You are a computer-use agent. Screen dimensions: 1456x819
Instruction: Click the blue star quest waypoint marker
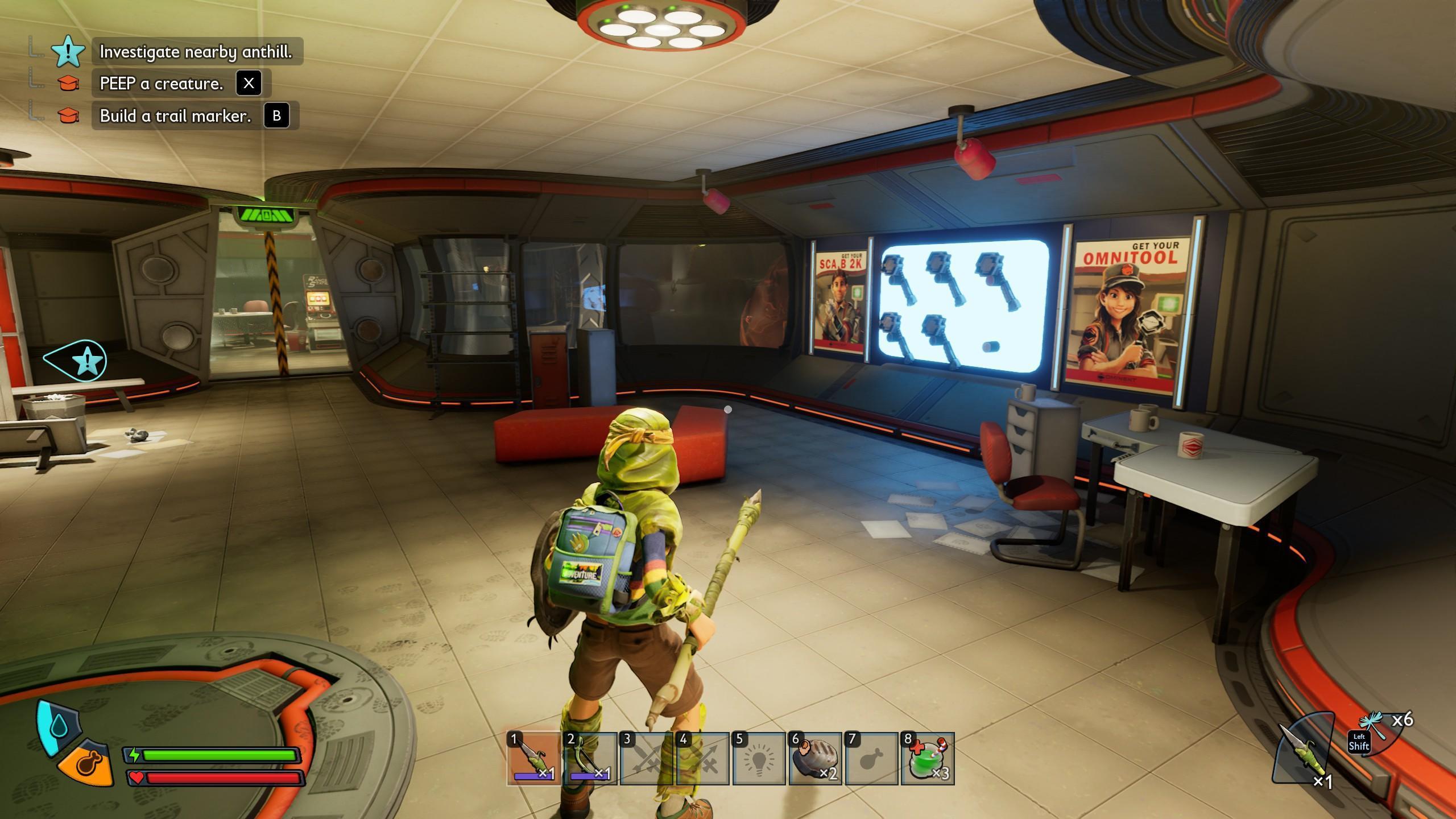click(86, 361)
